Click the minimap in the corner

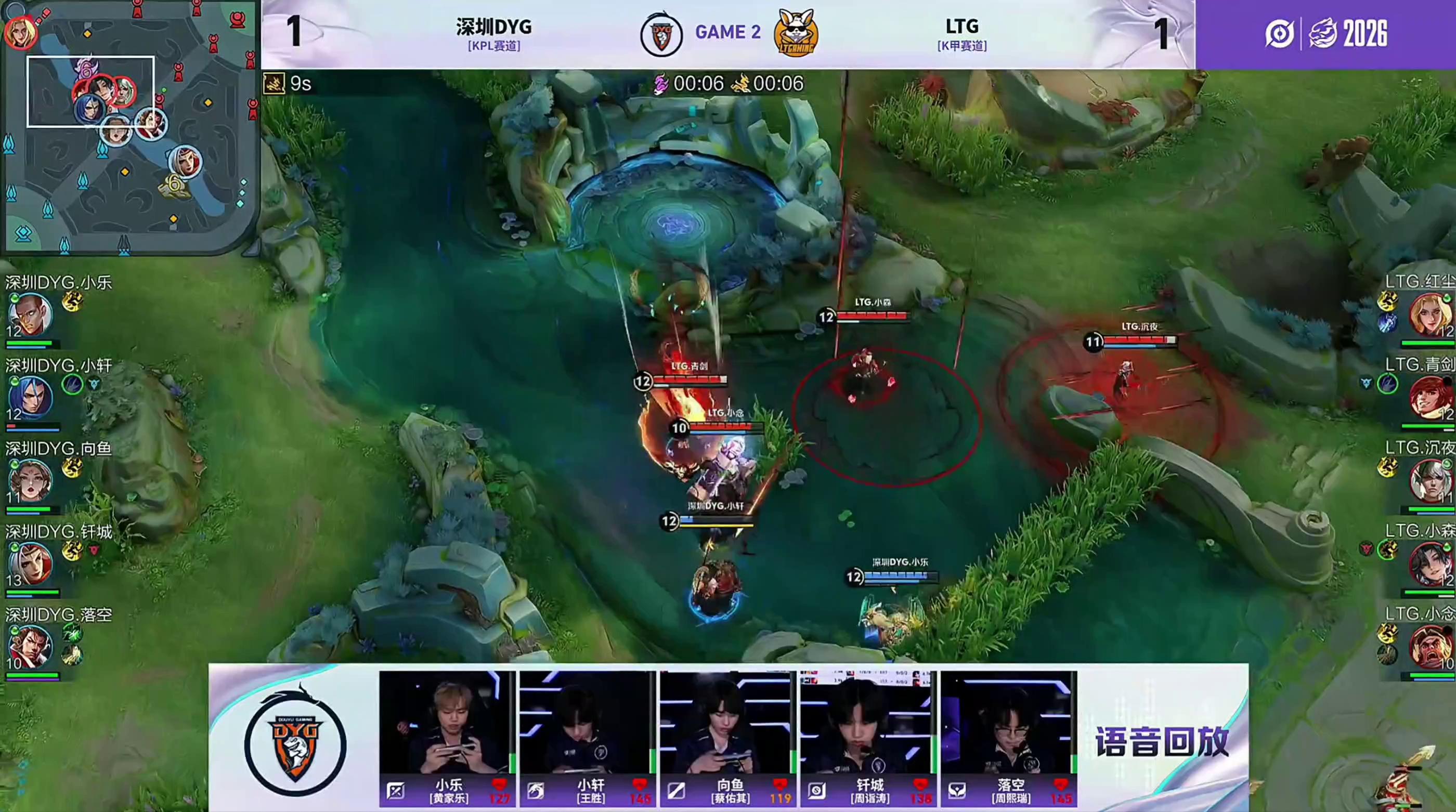129,127
